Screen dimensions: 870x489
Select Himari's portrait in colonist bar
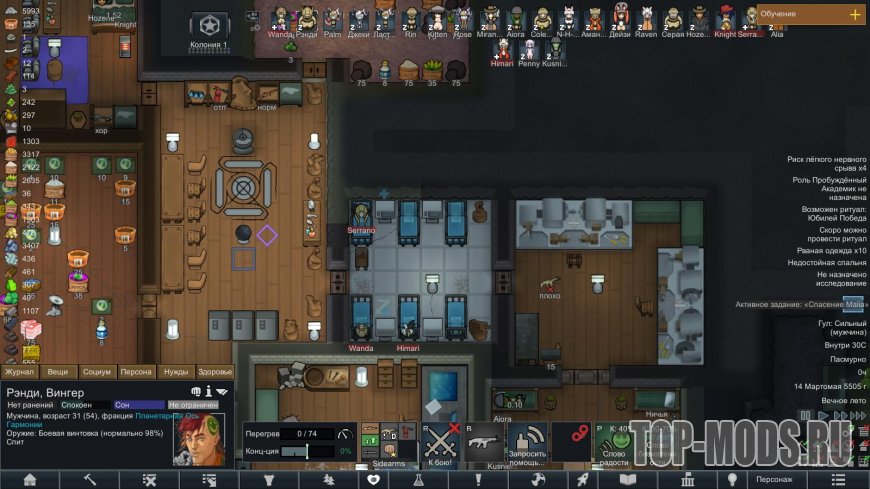502,49
